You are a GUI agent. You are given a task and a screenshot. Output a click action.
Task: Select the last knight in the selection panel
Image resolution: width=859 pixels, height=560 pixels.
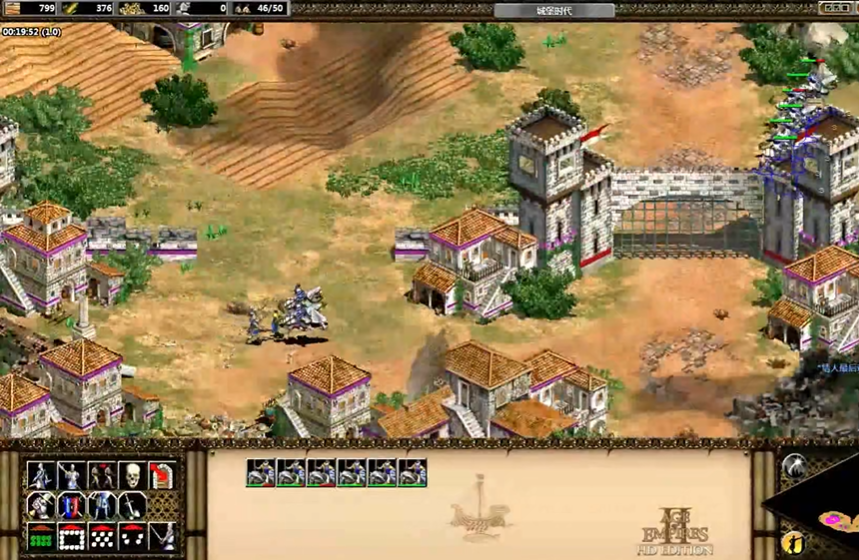click(412, 473)
